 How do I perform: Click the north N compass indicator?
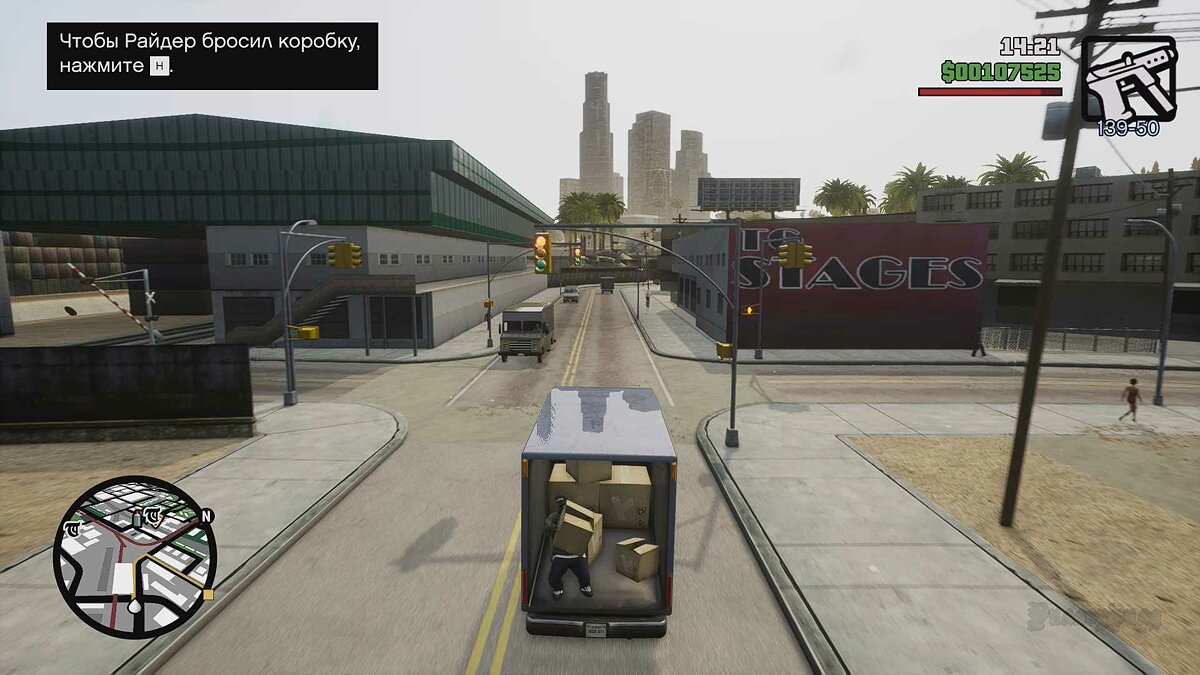tap(207, 517)
